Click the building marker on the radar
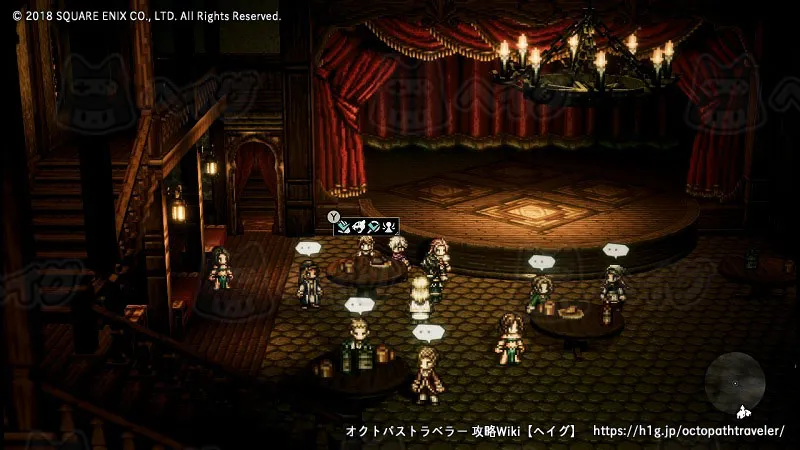This screenshot has height=450, width=800. 743,412
